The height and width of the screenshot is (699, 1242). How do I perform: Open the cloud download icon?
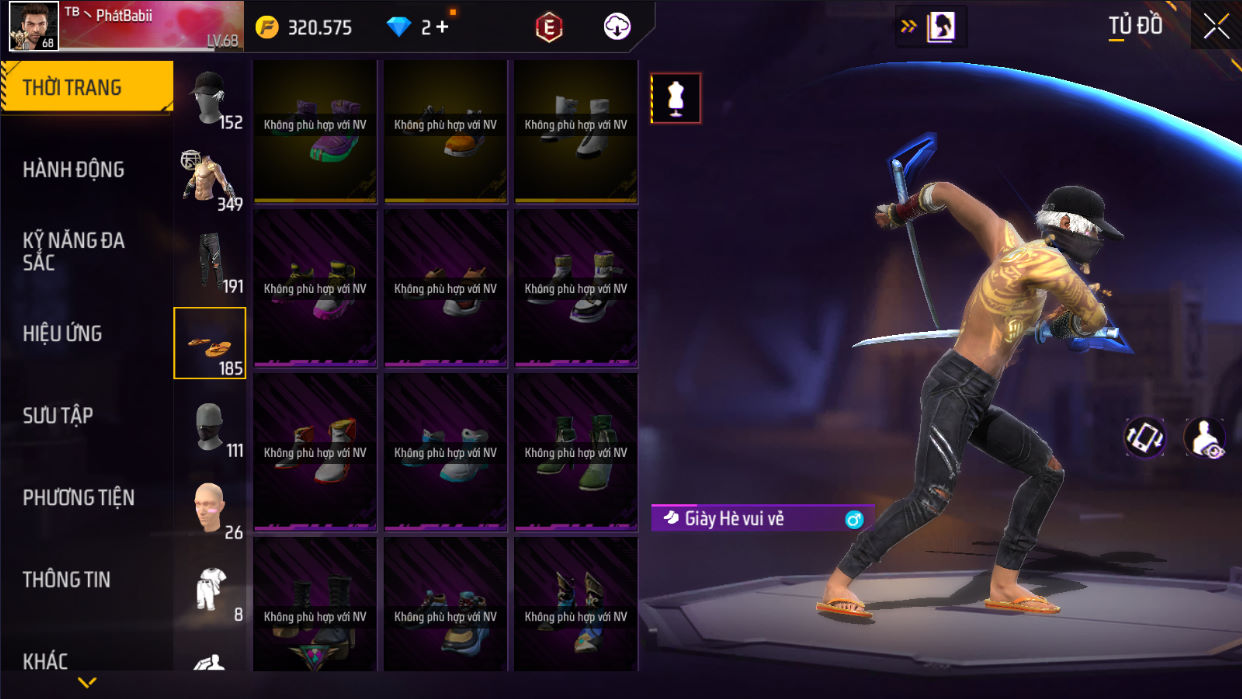[x=617, y=27]
